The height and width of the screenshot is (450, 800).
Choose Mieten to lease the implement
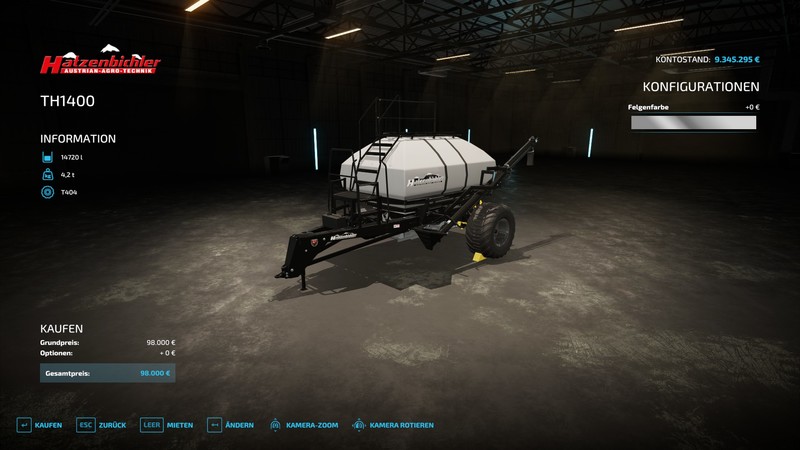(x=167, y=425)
